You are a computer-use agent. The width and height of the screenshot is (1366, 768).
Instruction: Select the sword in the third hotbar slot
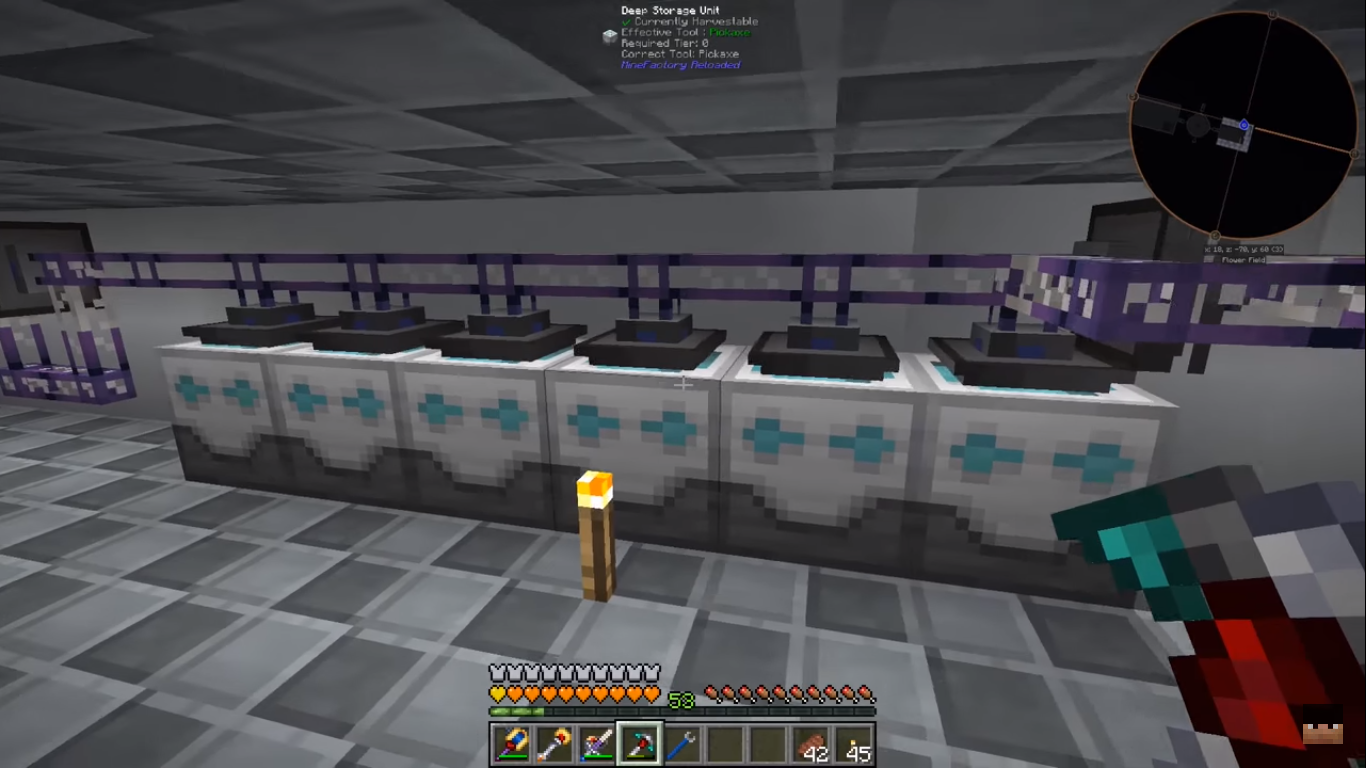[x=595, y=744]
